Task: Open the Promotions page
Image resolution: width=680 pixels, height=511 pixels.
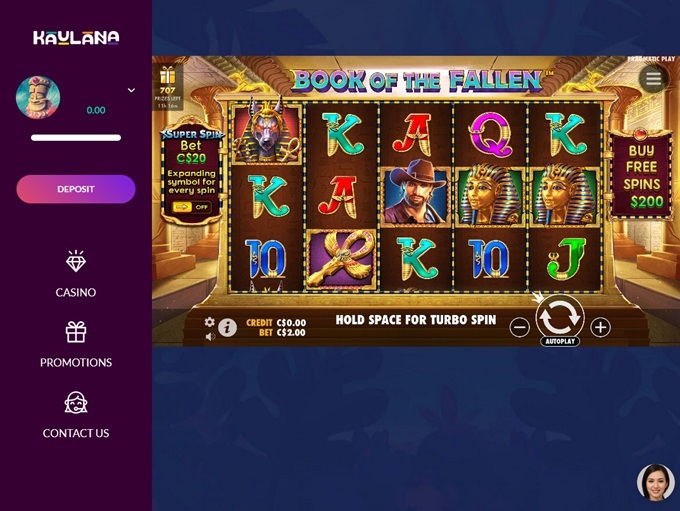Action: tap(76, 345)
